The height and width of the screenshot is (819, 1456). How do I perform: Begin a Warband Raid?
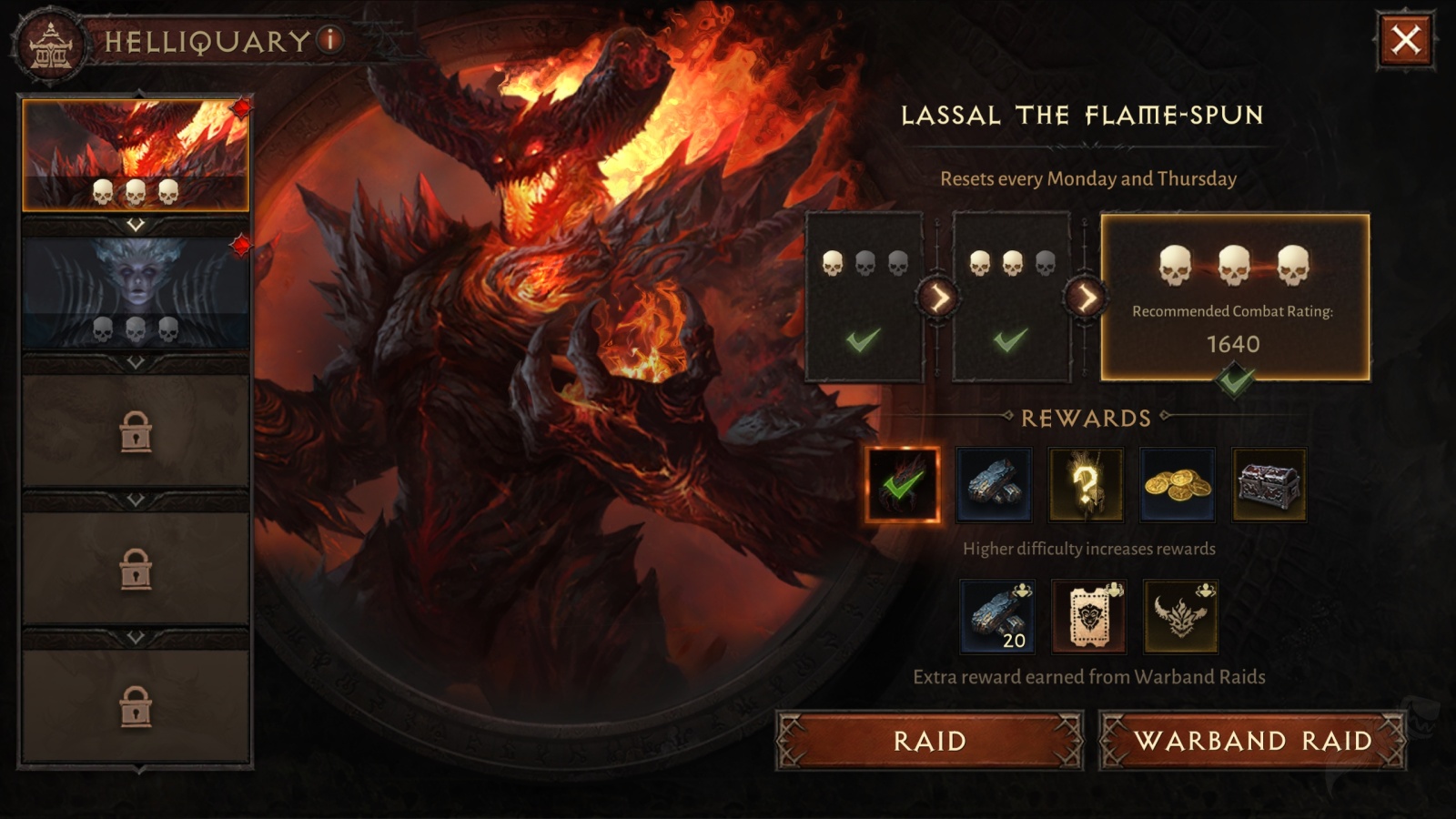(1252, 741)
